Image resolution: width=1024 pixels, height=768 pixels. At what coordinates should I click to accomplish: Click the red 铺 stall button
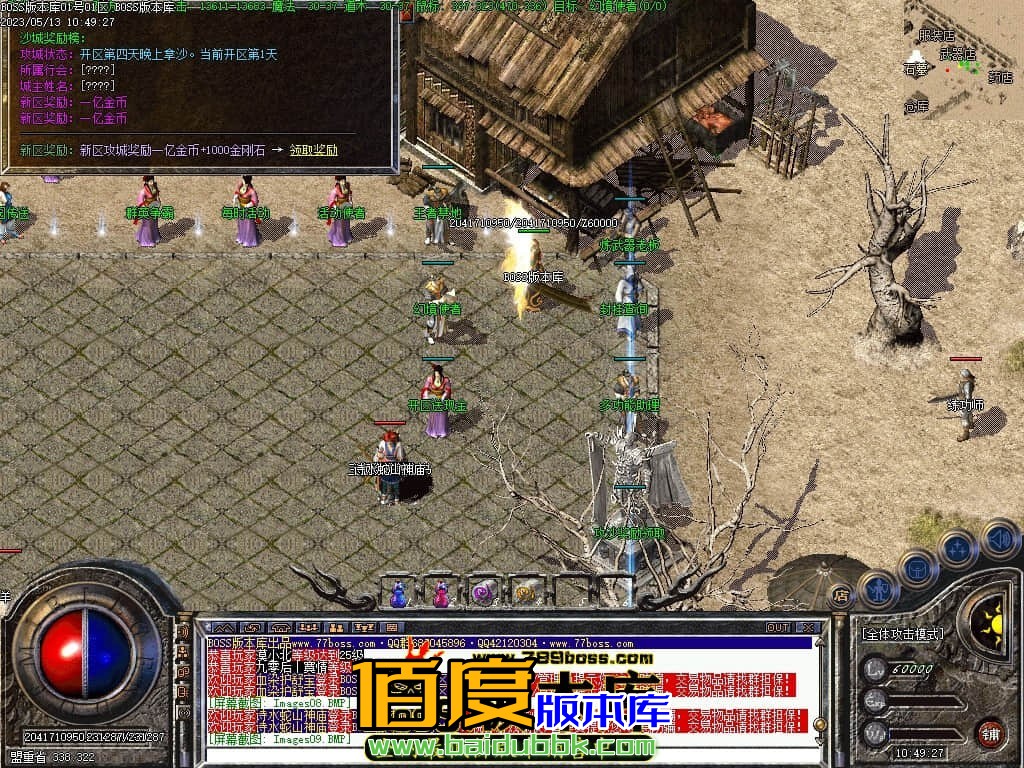990,732
